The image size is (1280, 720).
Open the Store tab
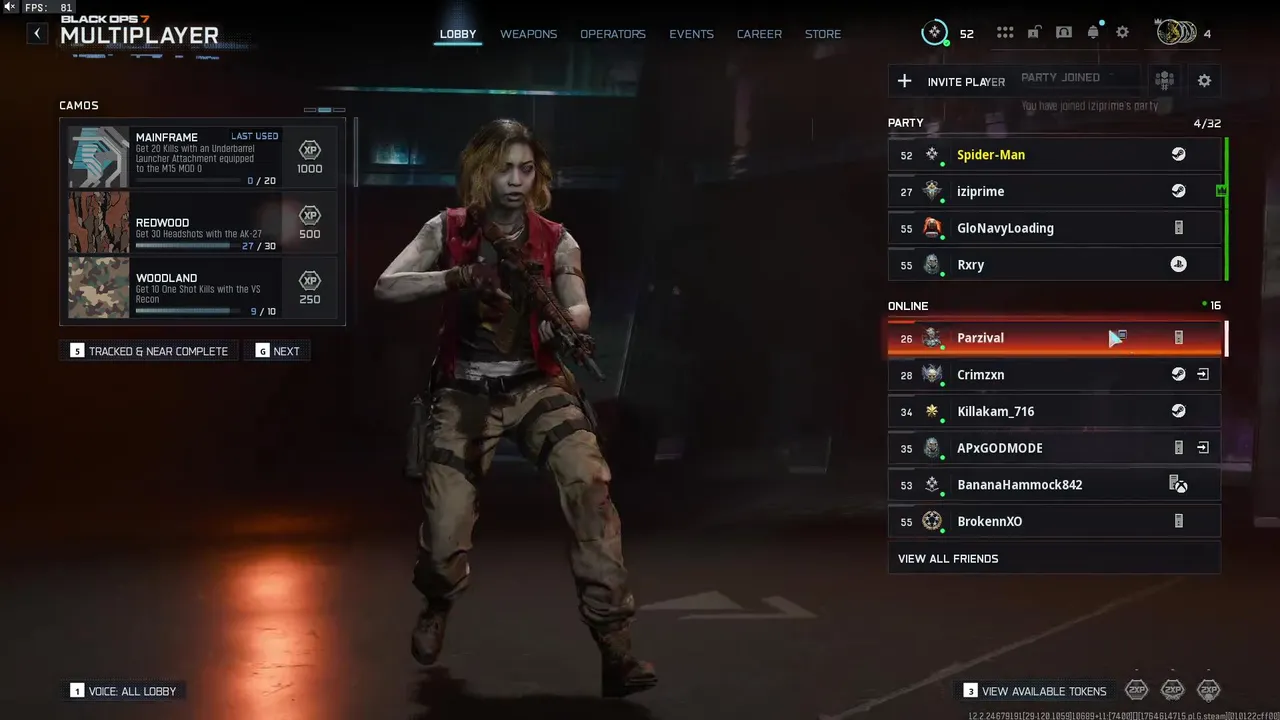pyautogui.click(x=823, y=34)
